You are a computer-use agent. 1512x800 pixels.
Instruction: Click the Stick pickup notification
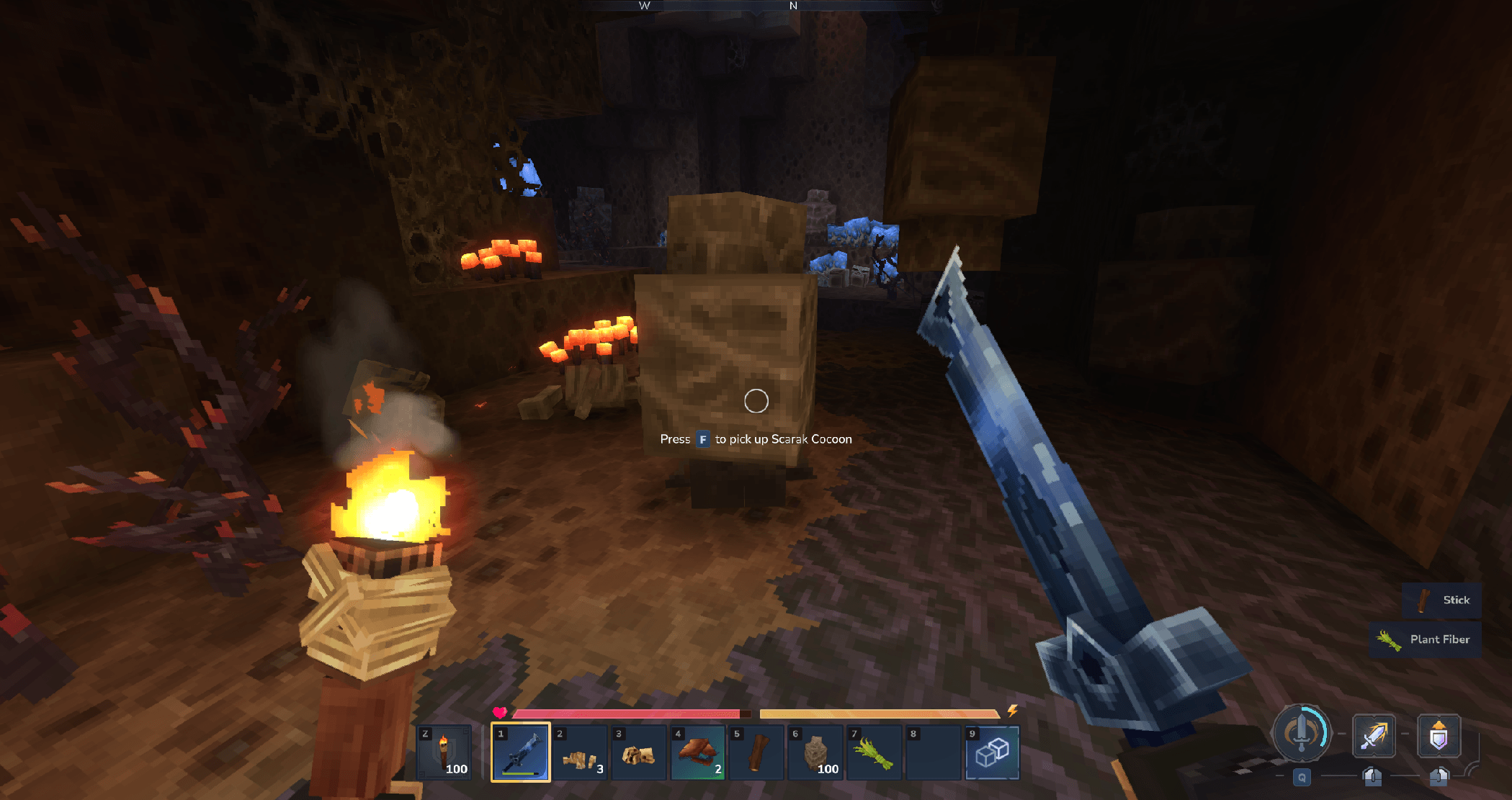click(x=1442, y=601)
